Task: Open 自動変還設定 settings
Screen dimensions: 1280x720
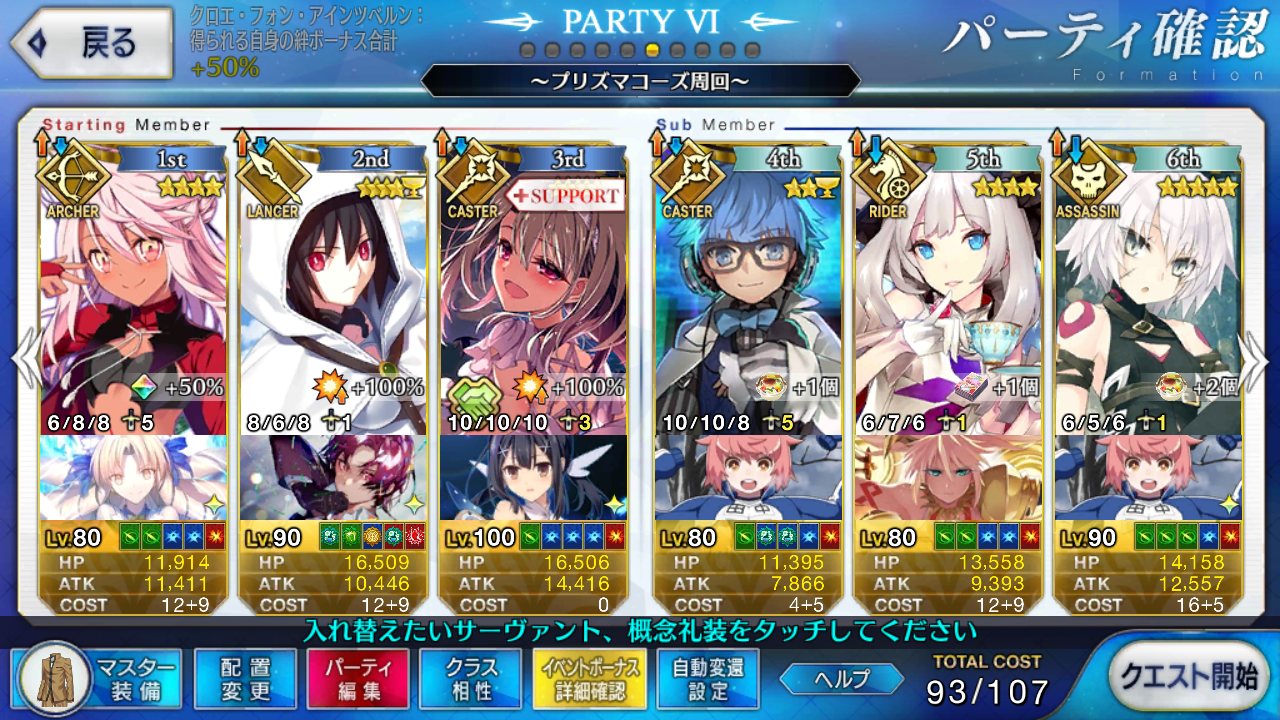Action: coord(708,679)
